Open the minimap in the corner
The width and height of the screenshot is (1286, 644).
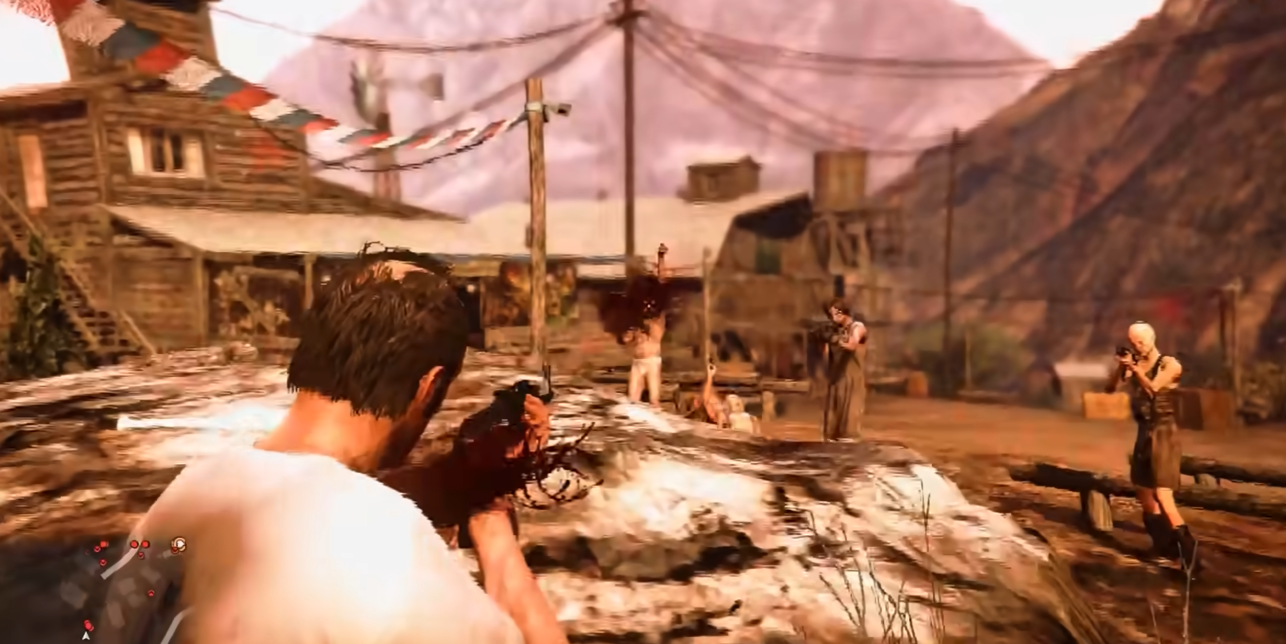coord(120,590)
